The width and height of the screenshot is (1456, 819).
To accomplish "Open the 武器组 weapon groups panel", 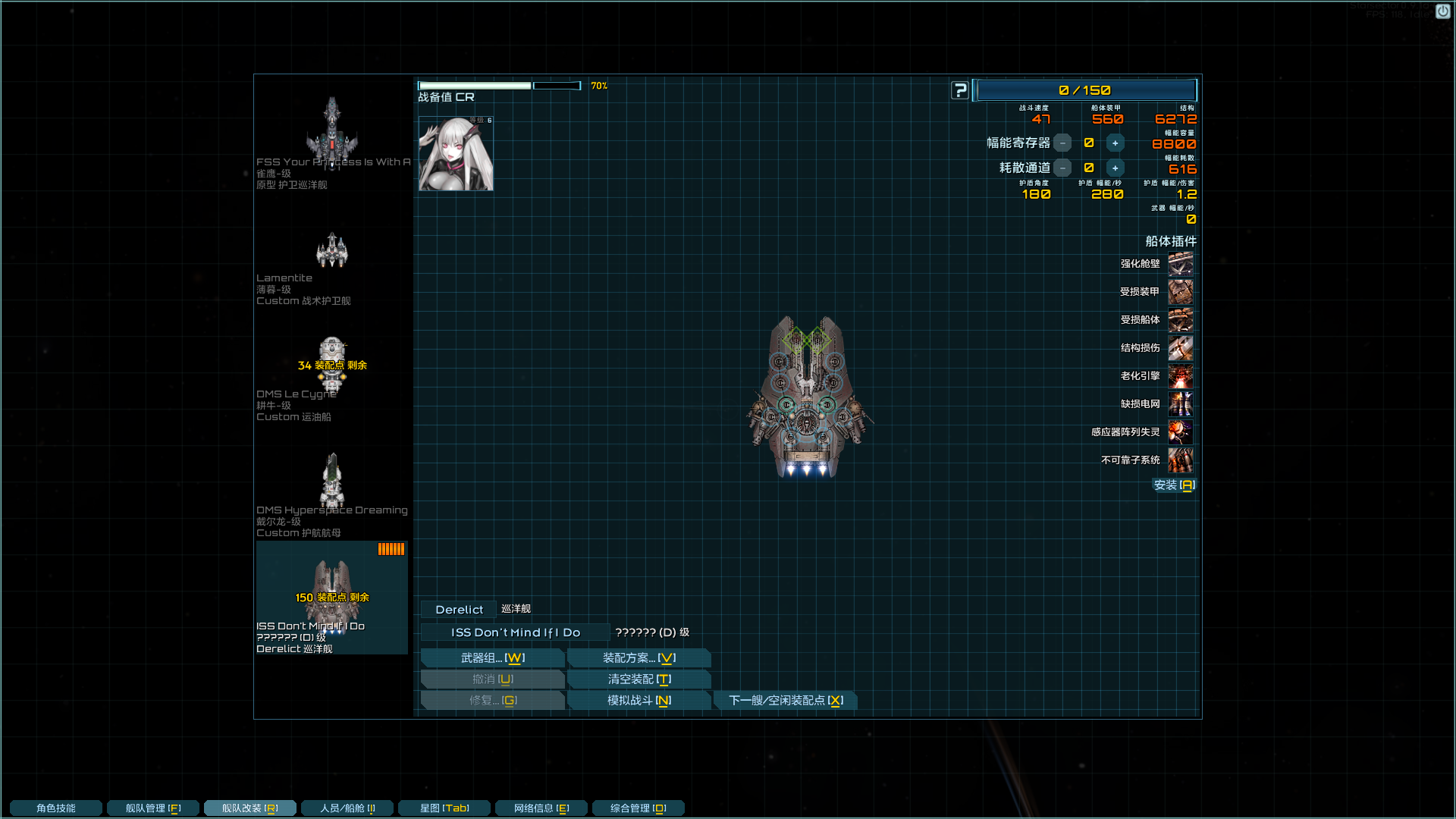I will (492, 658).
